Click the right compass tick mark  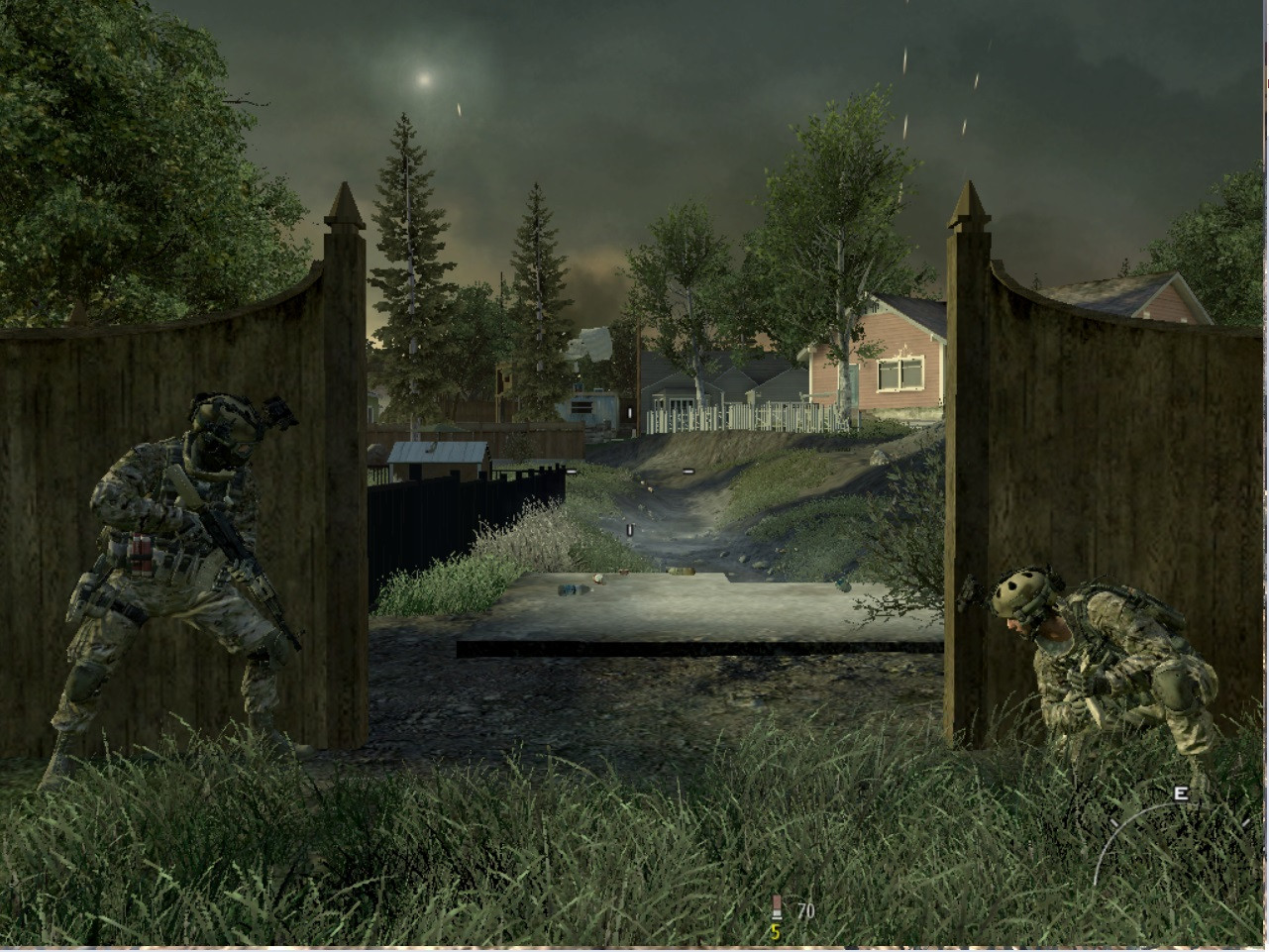click(1245, 822)
